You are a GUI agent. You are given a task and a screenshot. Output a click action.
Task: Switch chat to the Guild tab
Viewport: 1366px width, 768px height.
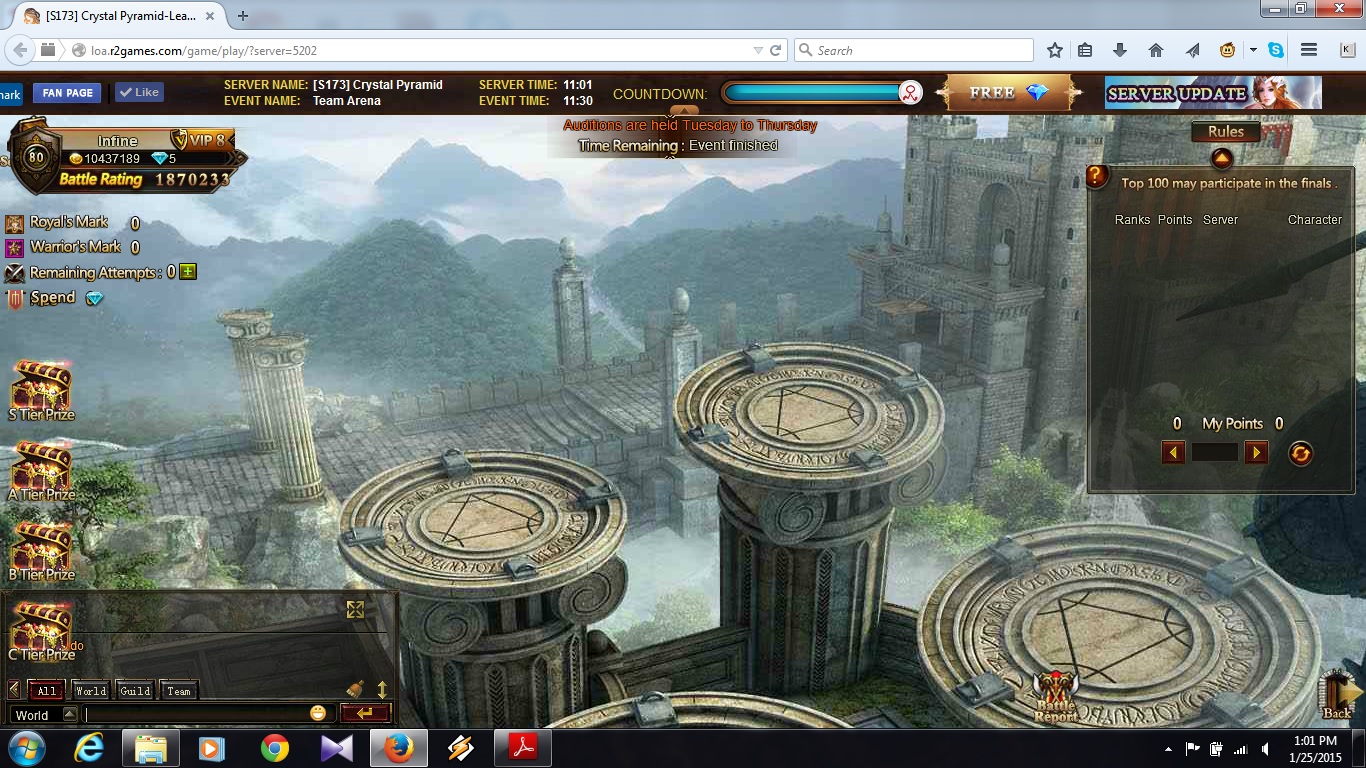pos(135,690)
